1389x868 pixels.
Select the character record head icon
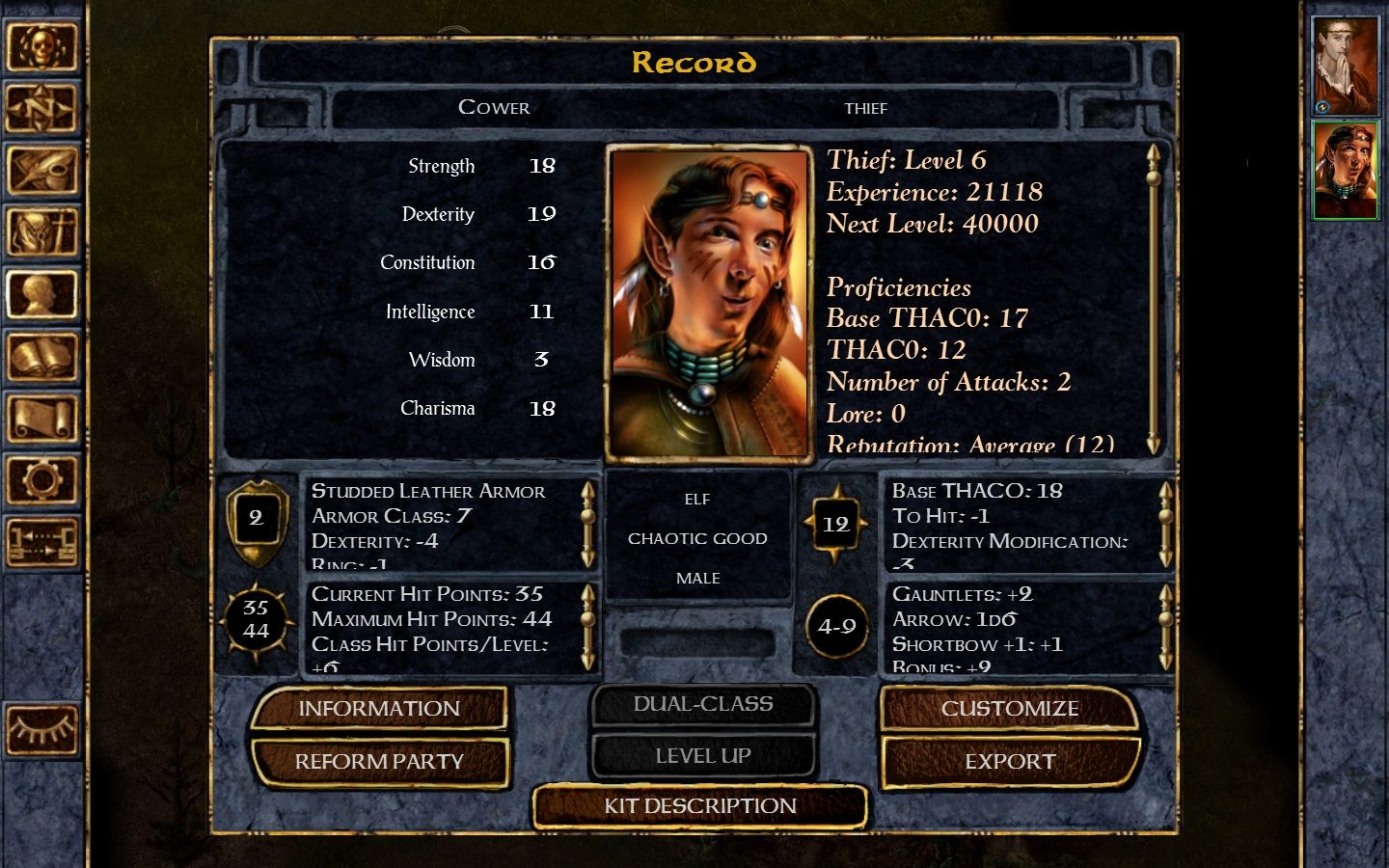41,294
